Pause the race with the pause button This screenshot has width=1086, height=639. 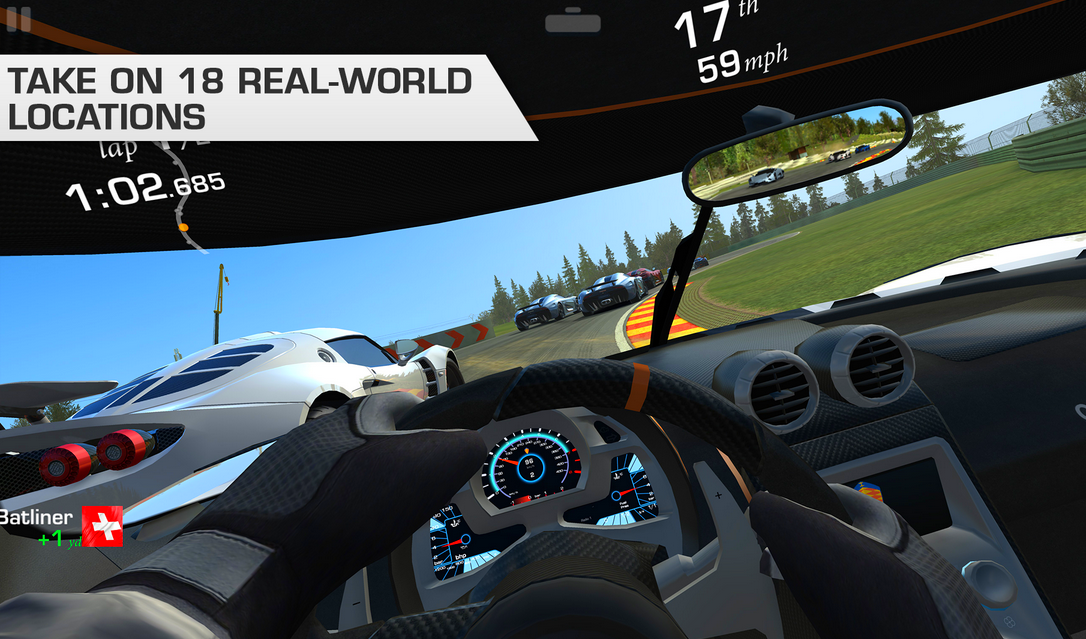[x=18, y=18]
